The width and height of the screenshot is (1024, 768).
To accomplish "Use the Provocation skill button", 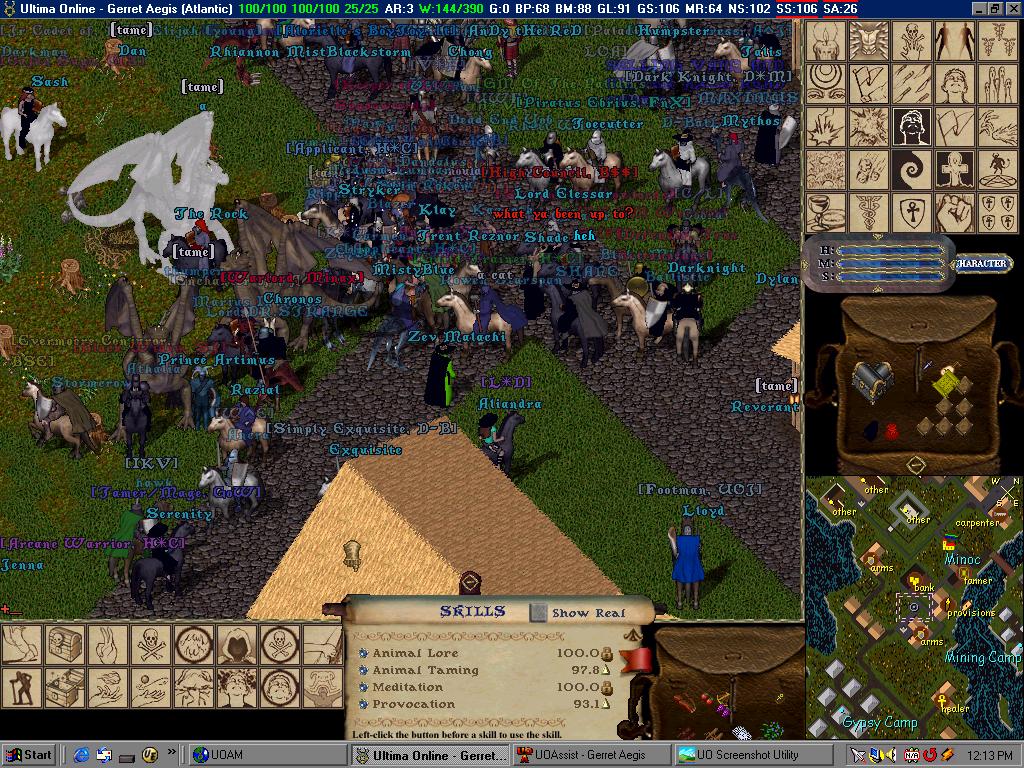I will point(363,704).
